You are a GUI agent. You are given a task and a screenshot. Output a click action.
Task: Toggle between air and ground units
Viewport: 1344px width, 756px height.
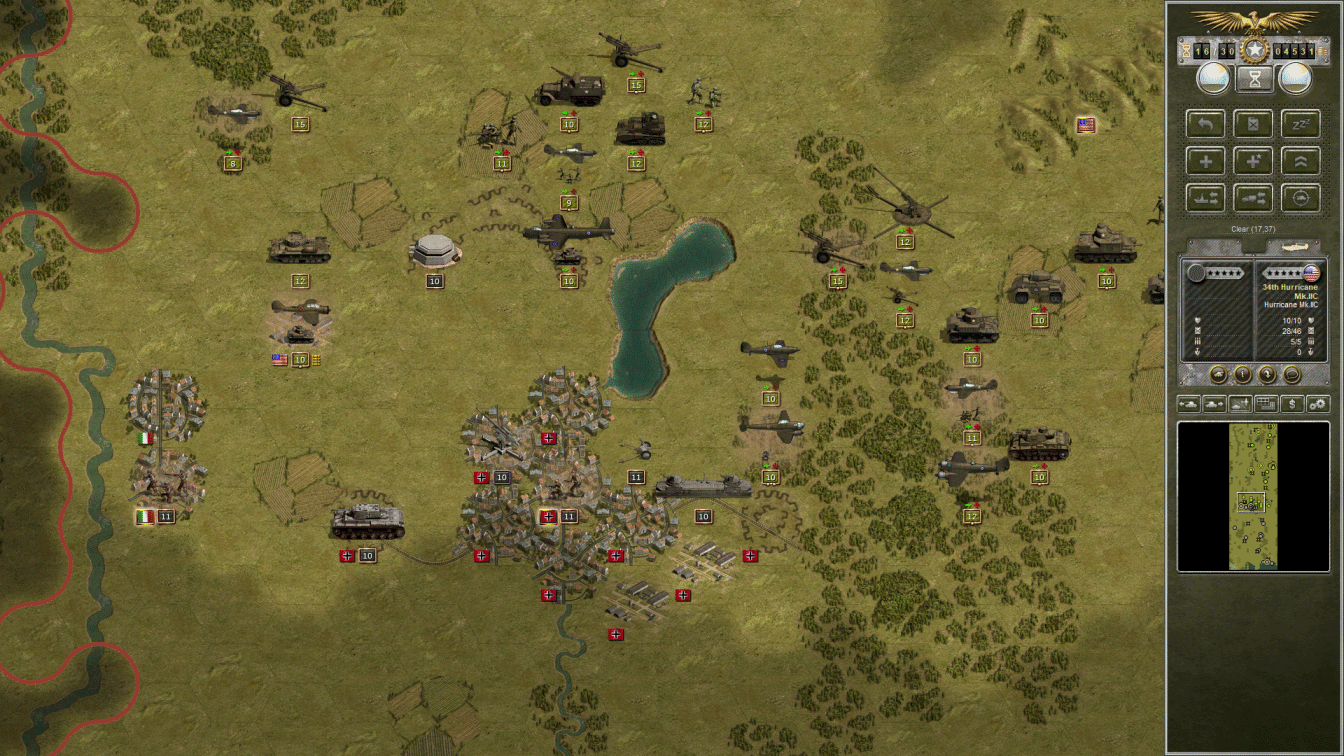(1238, 404)
